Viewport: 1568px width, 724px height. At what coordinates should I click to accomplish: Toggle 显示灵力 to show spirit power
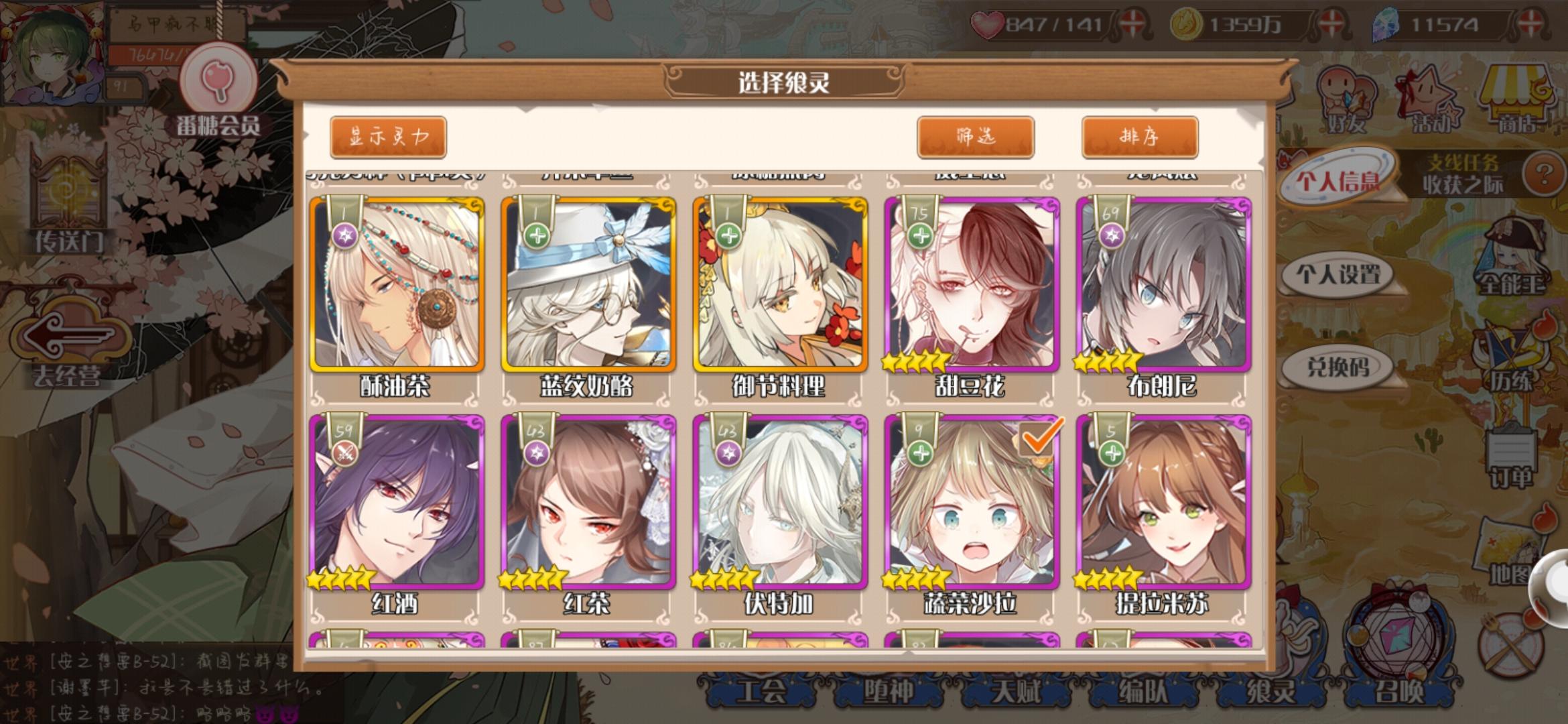387,135
